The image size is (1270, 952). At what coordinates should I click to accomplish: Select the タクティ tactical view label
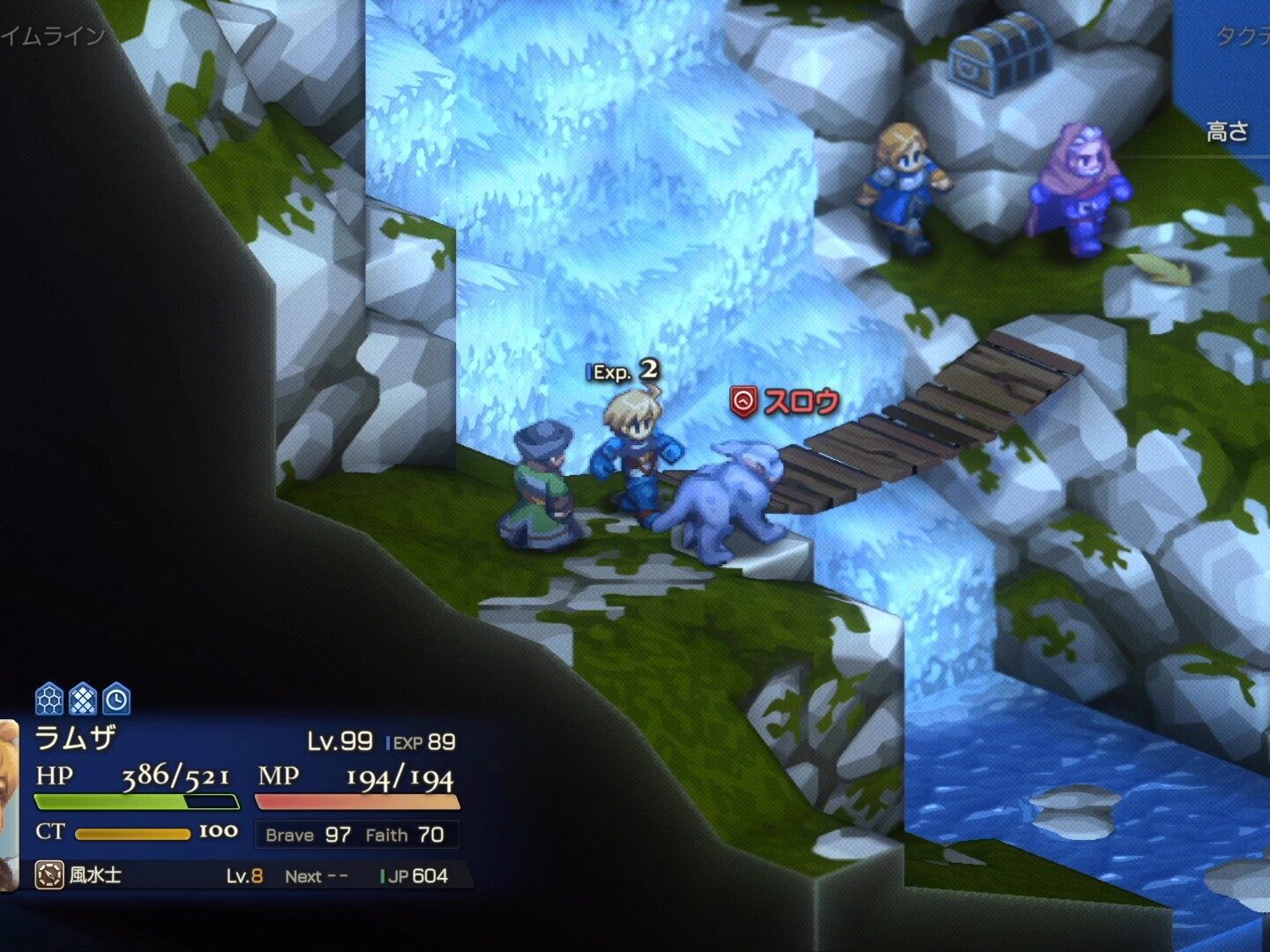tap(1242, 37)
